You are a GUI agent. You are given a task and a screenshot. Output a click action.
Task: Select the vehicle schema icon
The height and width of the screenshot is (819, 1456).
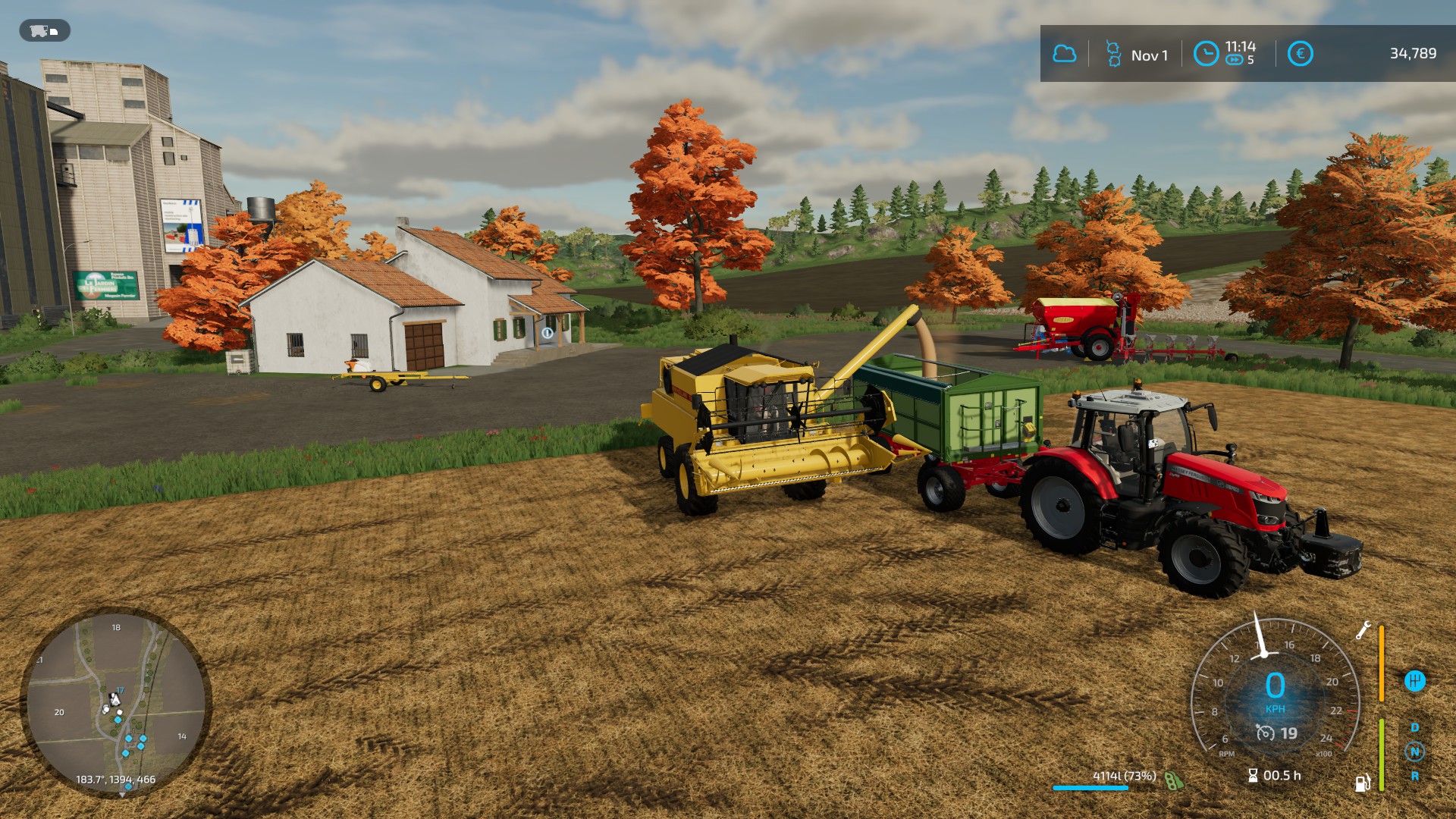click(x=45, y=31)
